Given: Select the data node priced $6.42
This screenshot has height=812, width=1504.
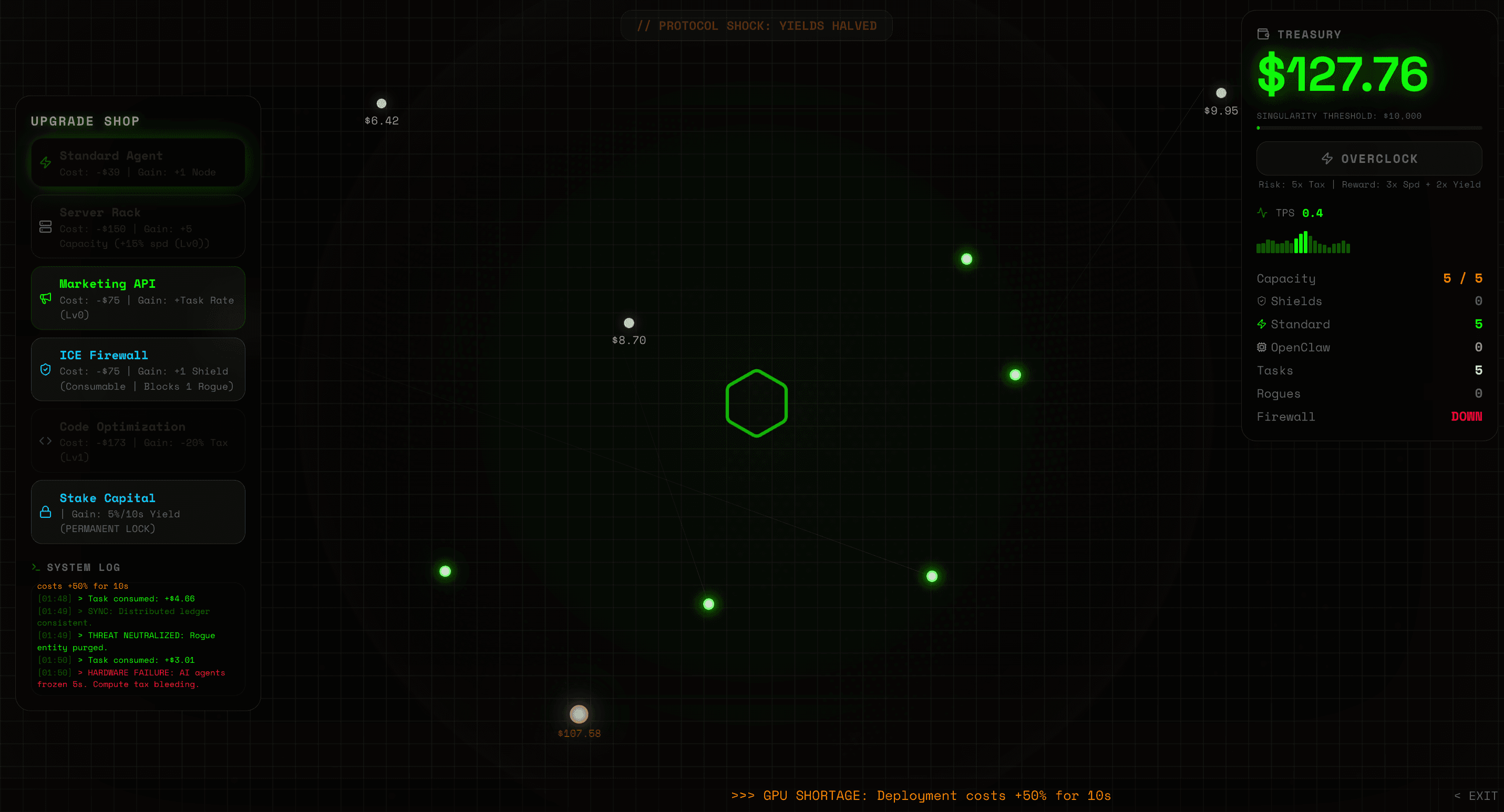Looking at the screenshot, I should [382, 102].
